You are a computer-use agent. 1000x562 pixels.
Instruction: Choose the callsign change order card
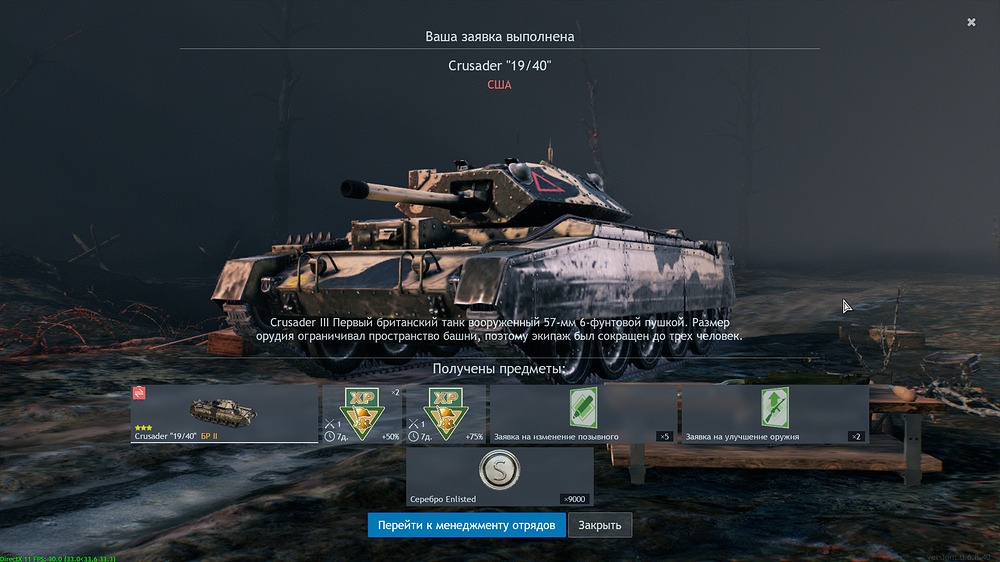coord(583,413)
